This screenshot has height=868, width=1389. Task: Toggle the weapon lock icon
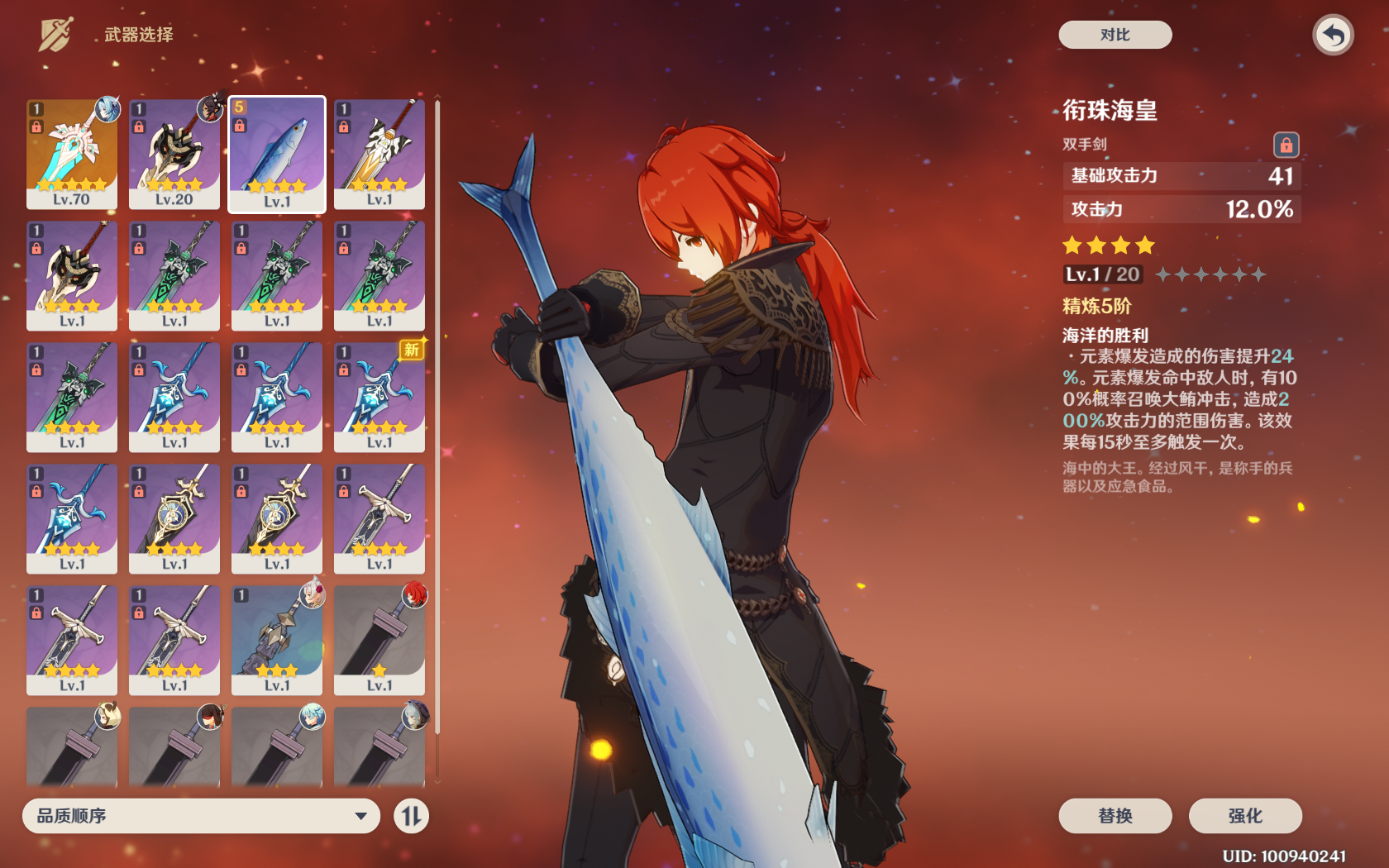coord(1286,145)
